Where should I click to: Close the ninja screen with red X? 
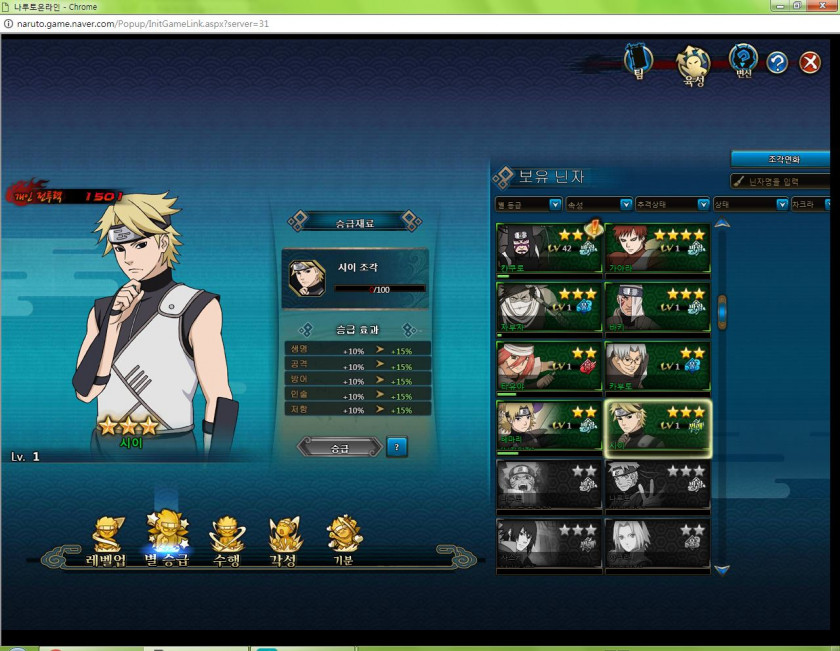811,62
